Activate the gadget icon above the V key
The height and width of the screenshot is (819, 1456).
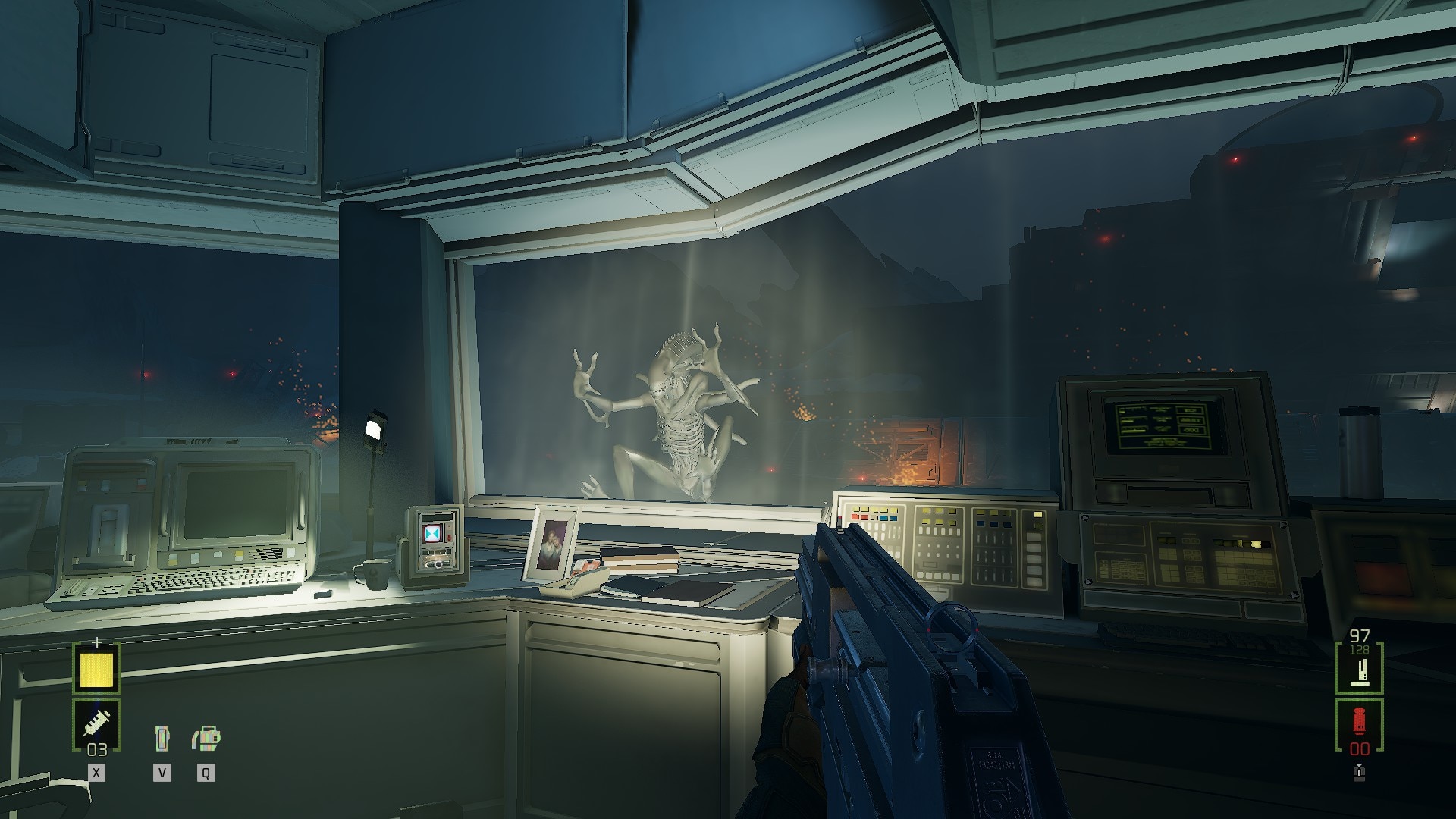point(162,738)
